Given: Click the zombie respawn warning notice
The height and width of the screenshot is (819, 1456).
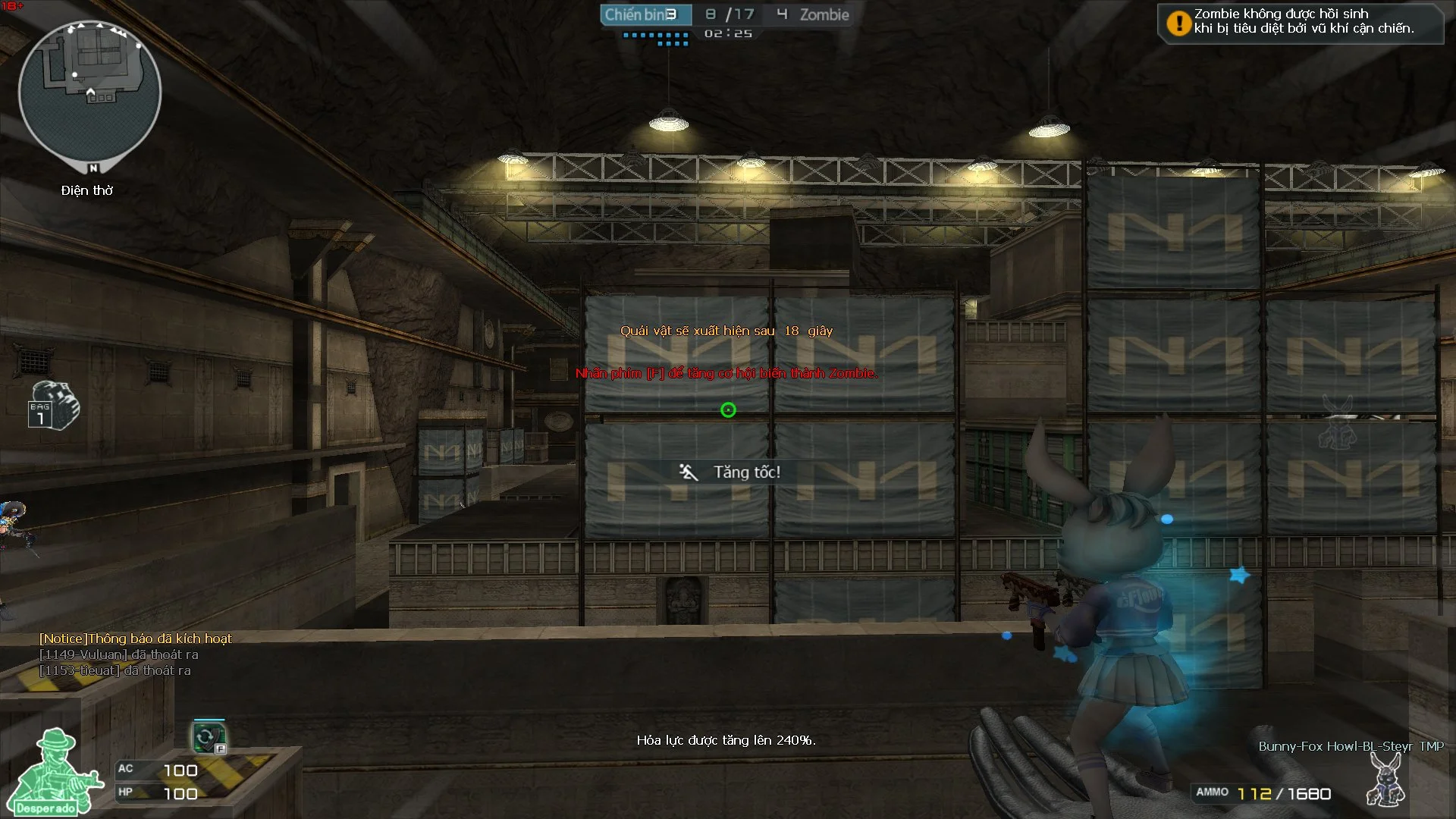Looking at the screenshot, I should click(1300, 22).
